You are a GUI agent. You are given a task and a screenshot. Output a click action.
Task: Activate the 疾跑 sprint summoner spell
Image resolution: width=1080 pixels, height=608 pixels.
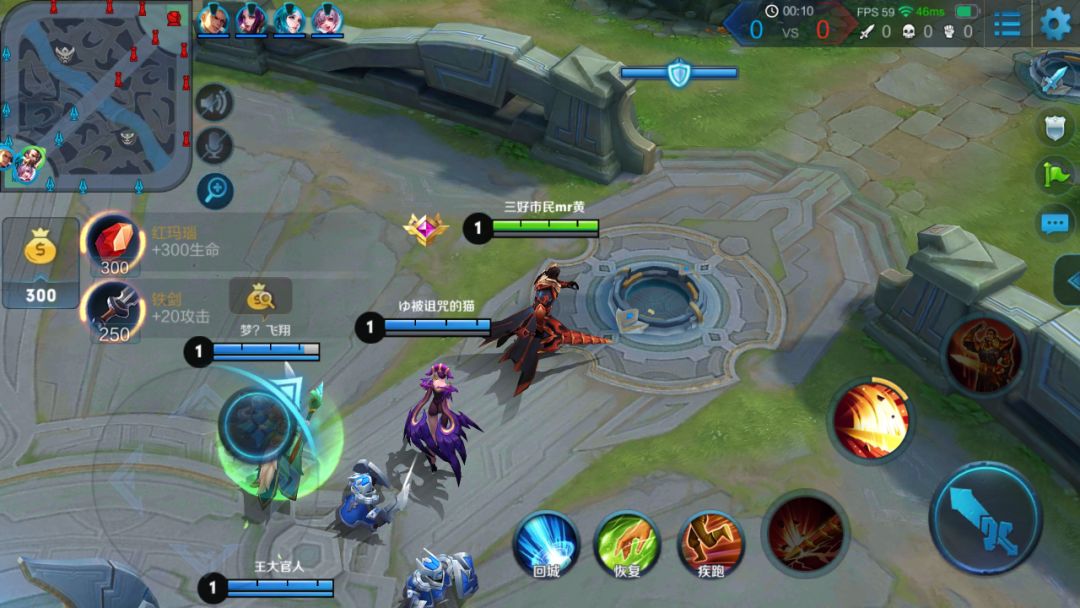pos(711,545)
